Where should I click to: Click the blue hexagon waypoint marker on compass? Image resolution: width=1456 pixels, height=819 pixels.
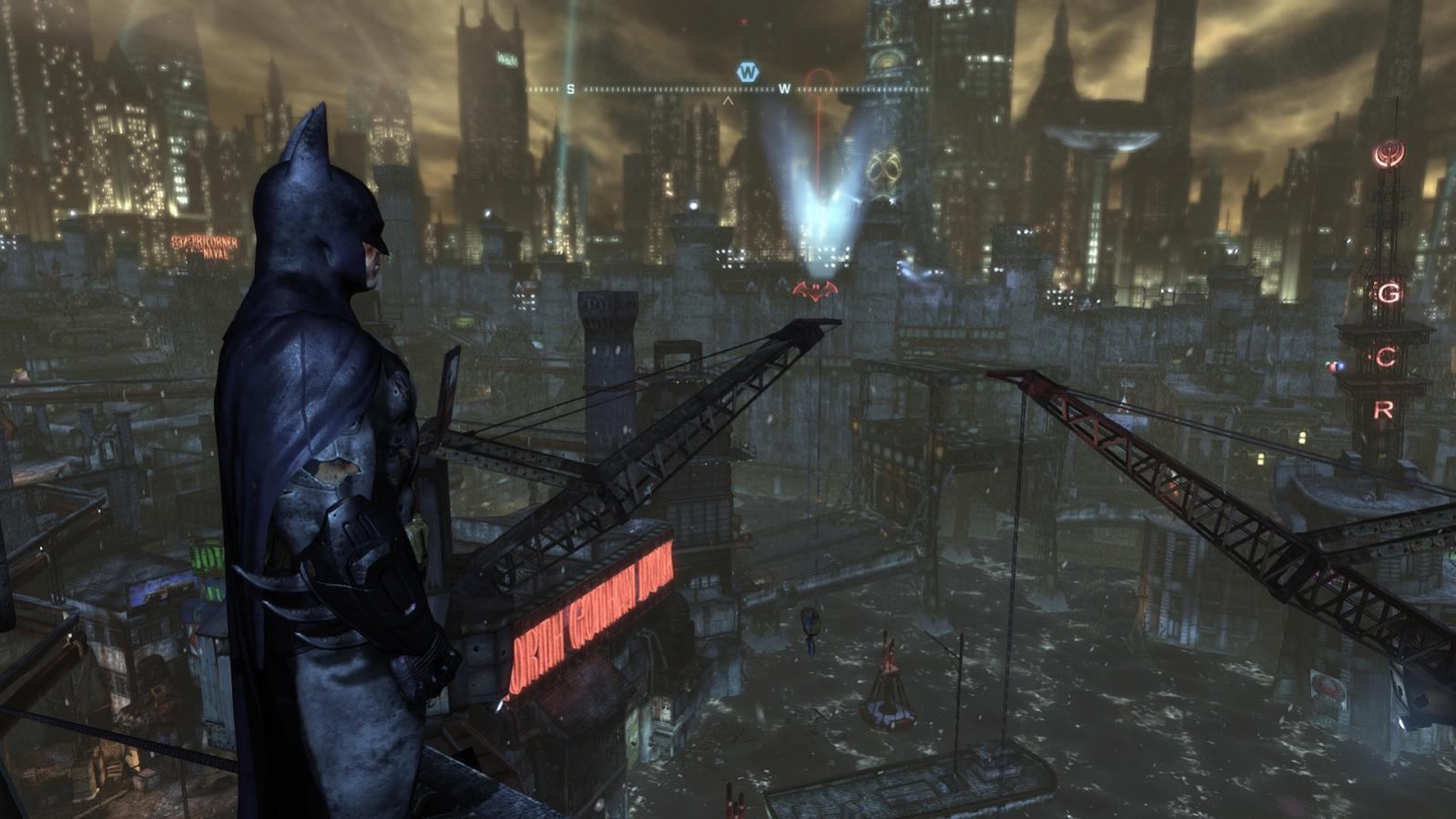pyautogui.click(x=748, y=71)
